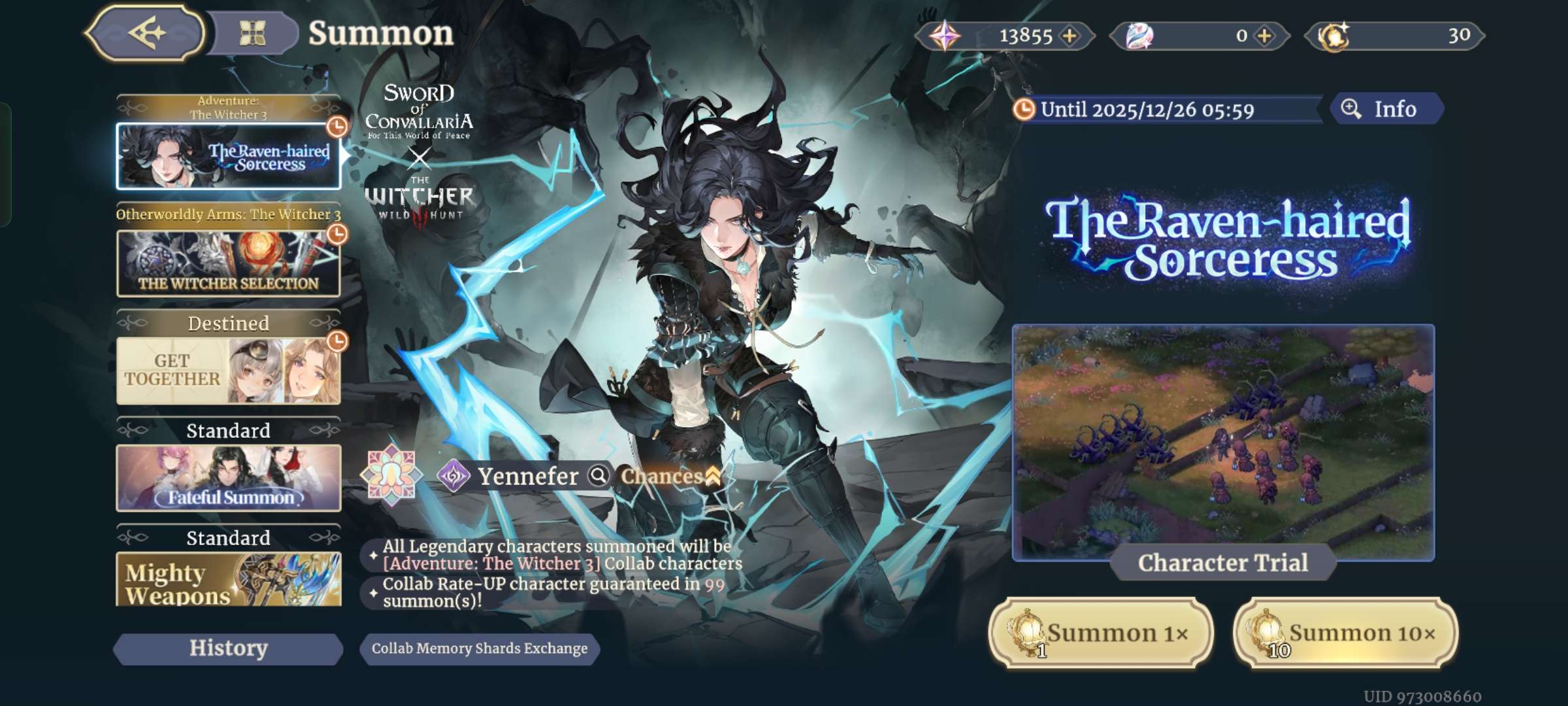Switch to The Witcher Selection banner
Viewport: 1568px width, 706px height.
pos(228,263)
